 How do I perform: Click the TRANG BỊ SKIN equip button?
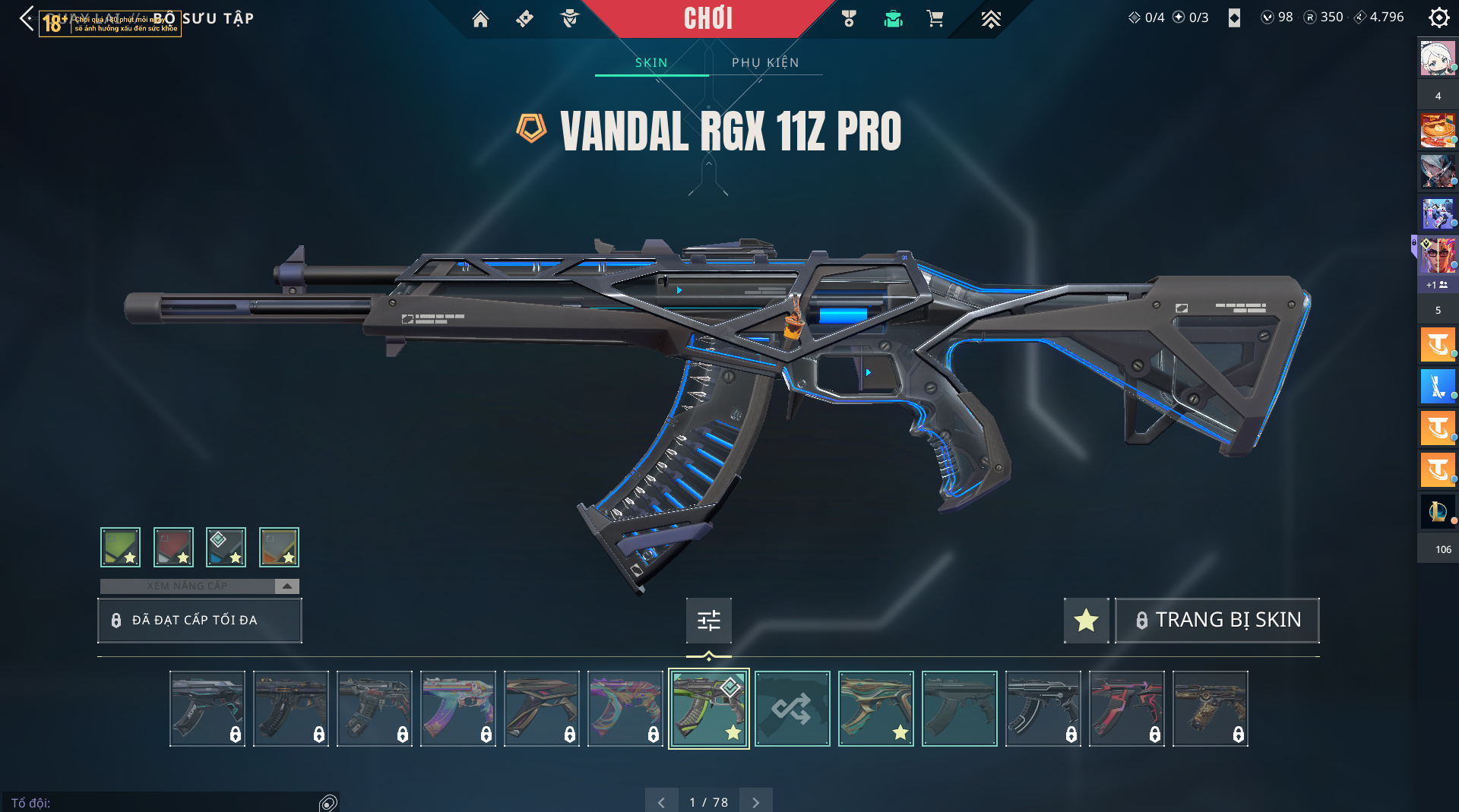point(1217,620)
